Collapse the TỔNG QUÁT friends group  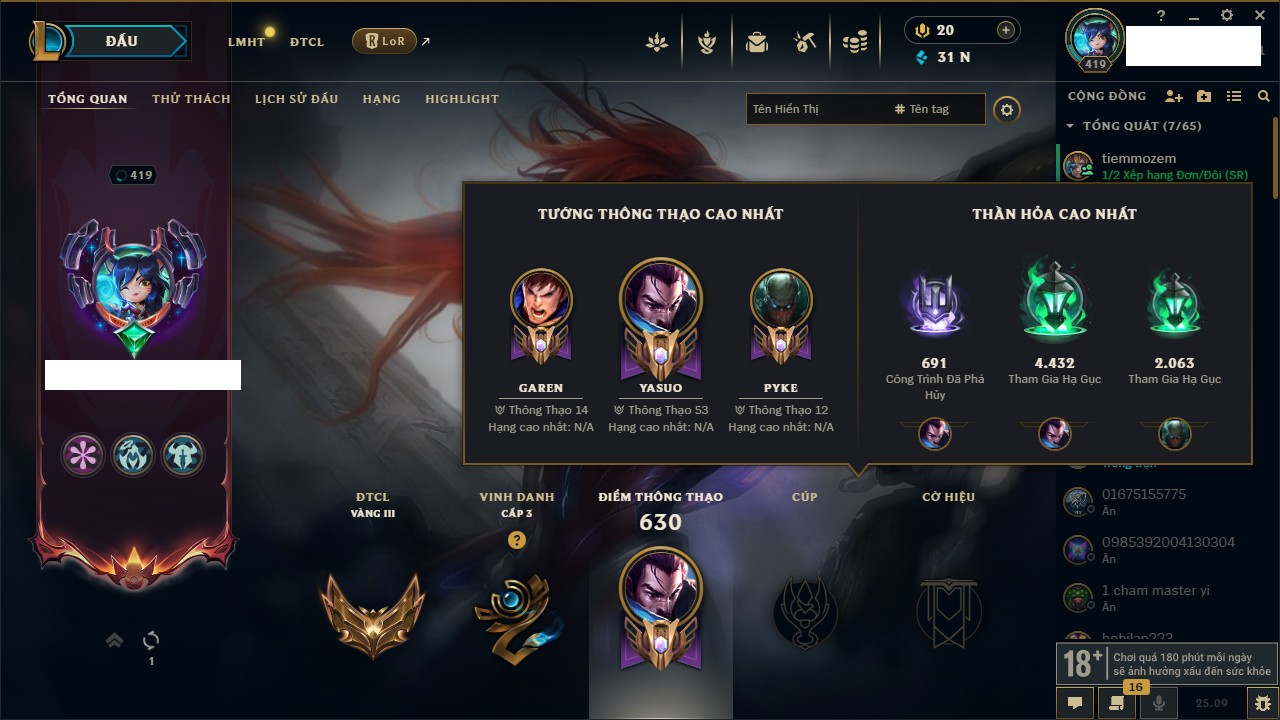(1070, 126)
